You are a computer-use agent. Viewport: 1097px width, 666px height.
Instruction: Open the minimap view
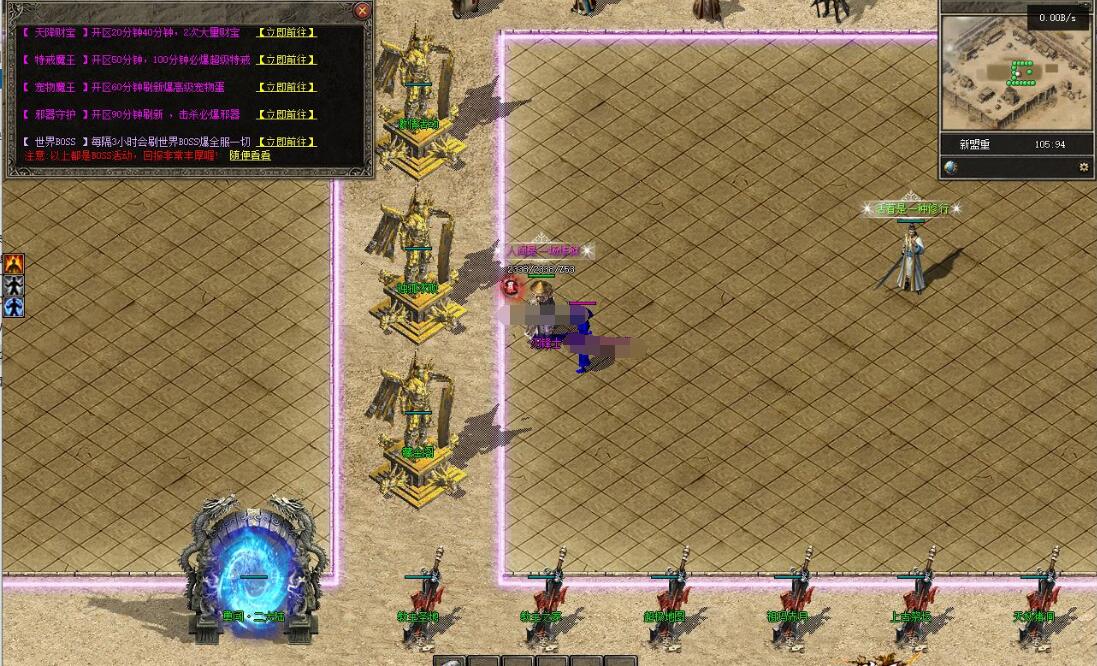point(1015,72)
